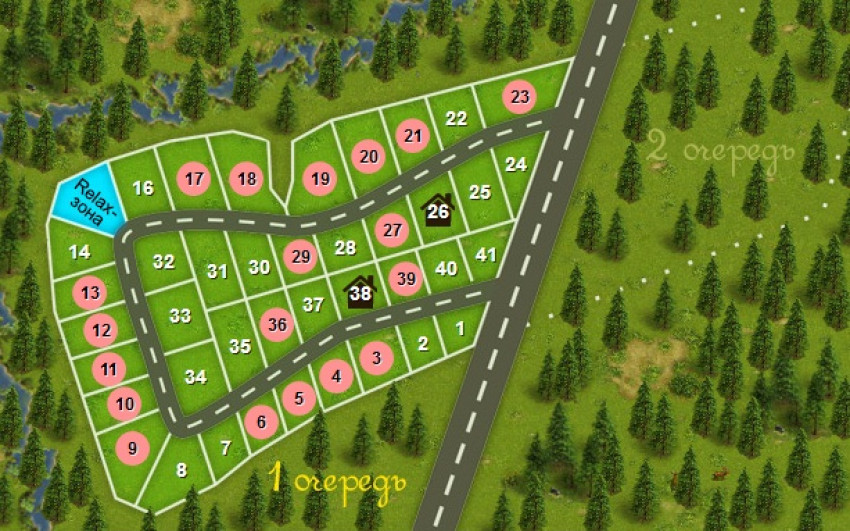Choose pink-marked plot 3

pos(376,357)
